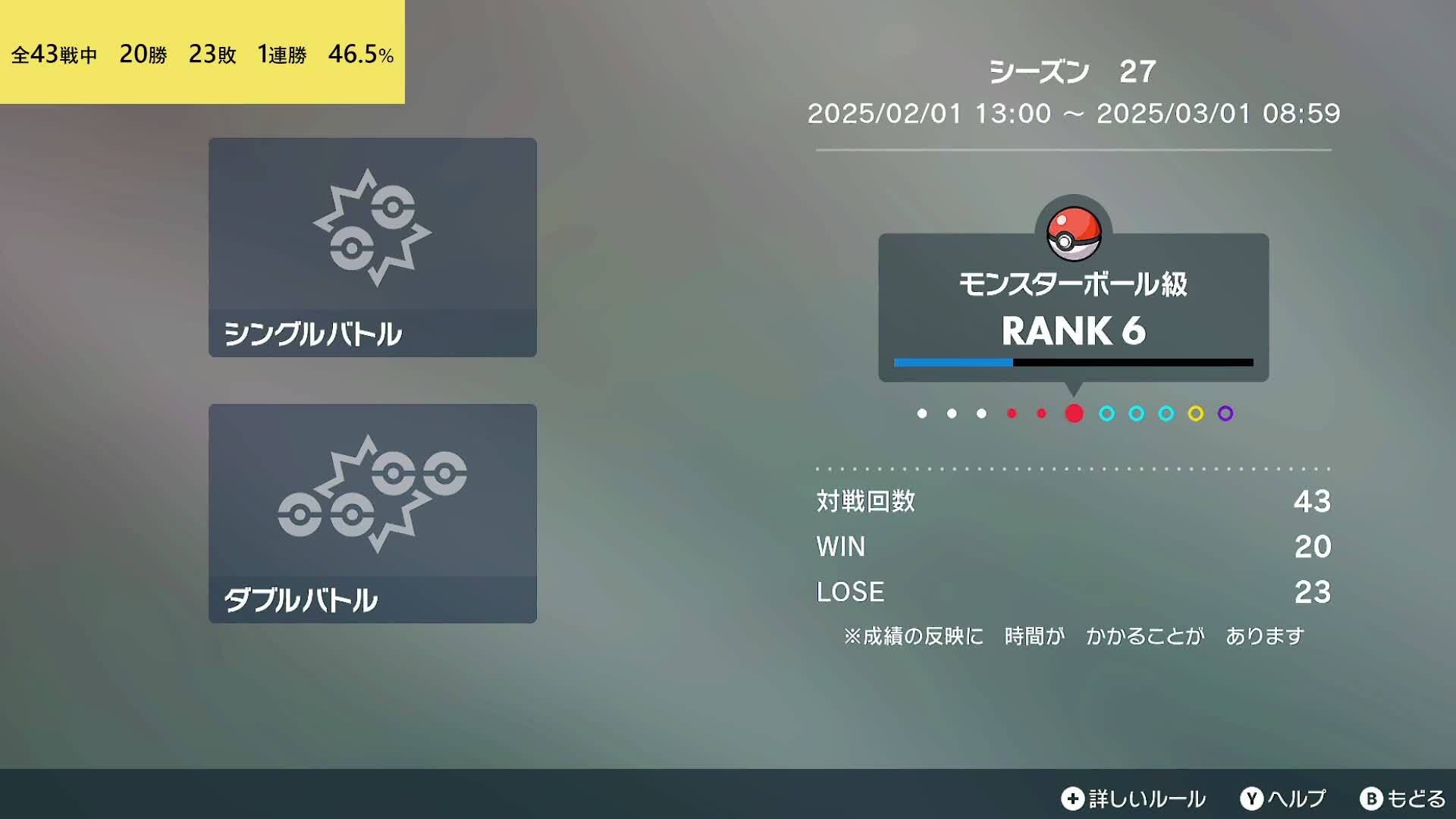Image resolution: width=1456 pixels, height=819 pixels.
Task: Select the Double Battle pokéball emblem
Action: coord(372,493)
